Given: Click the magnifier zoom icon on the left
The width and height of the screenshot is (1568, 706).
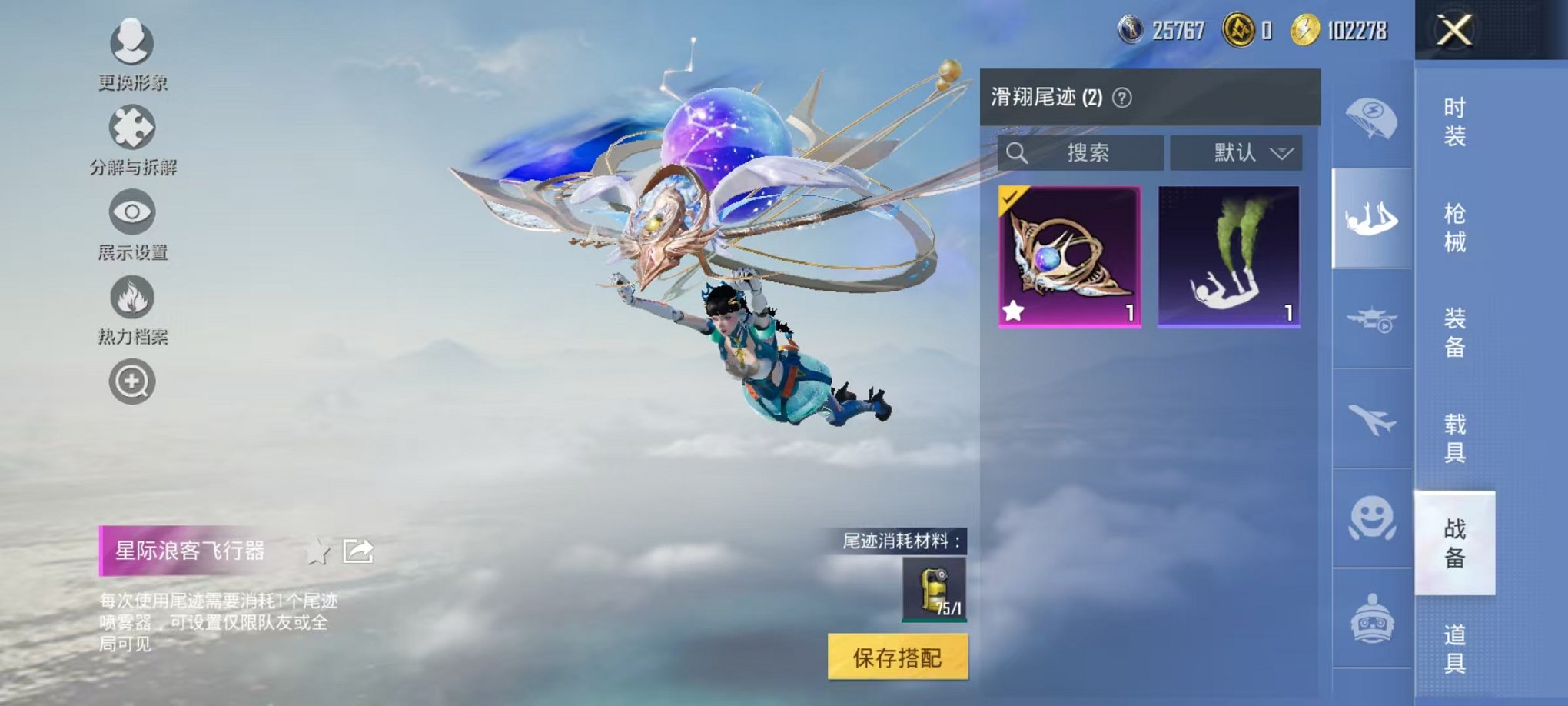Looking at the screenshot, I should [132, 381].
